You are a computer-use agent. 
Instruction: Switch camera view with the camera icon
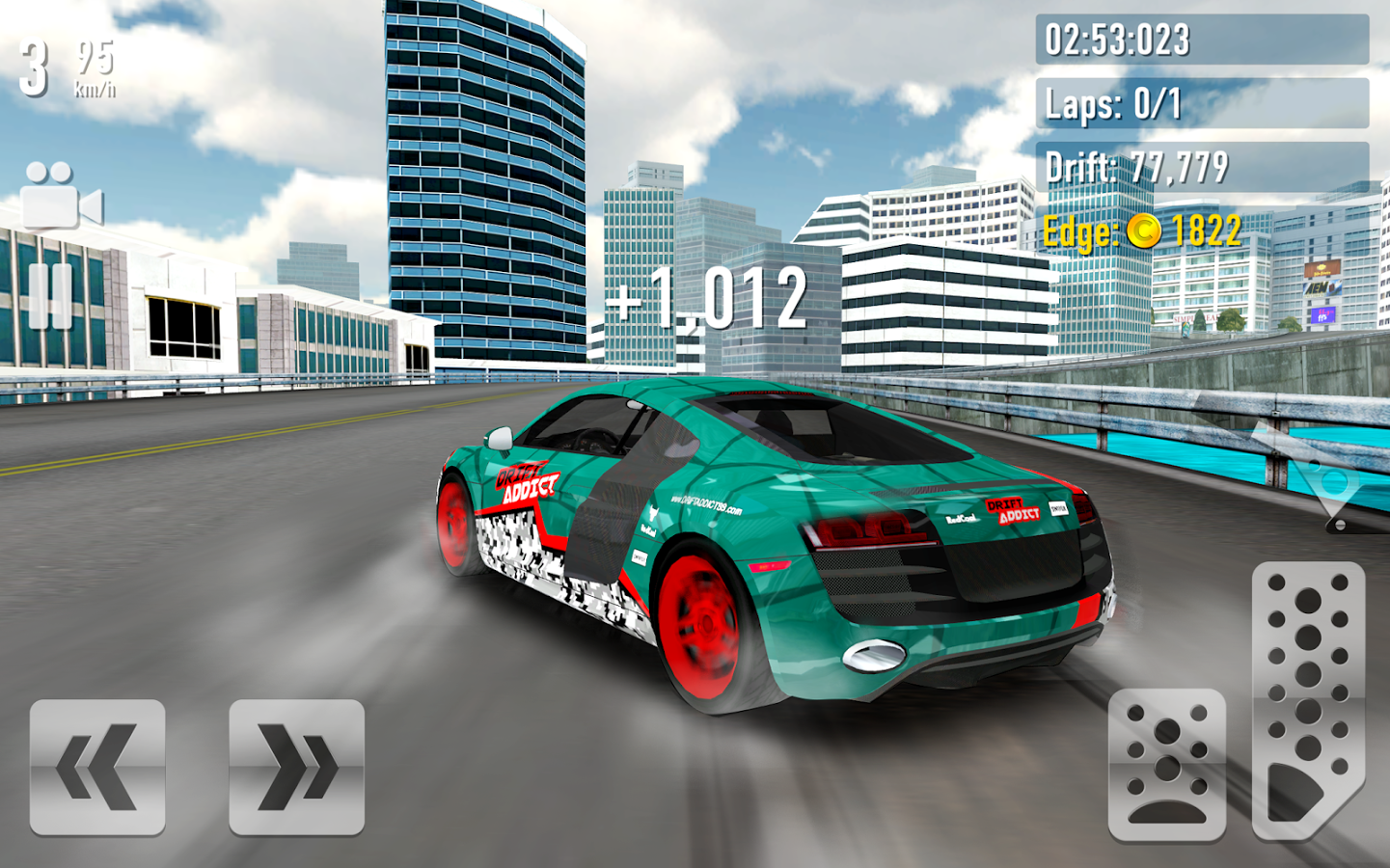61,197
